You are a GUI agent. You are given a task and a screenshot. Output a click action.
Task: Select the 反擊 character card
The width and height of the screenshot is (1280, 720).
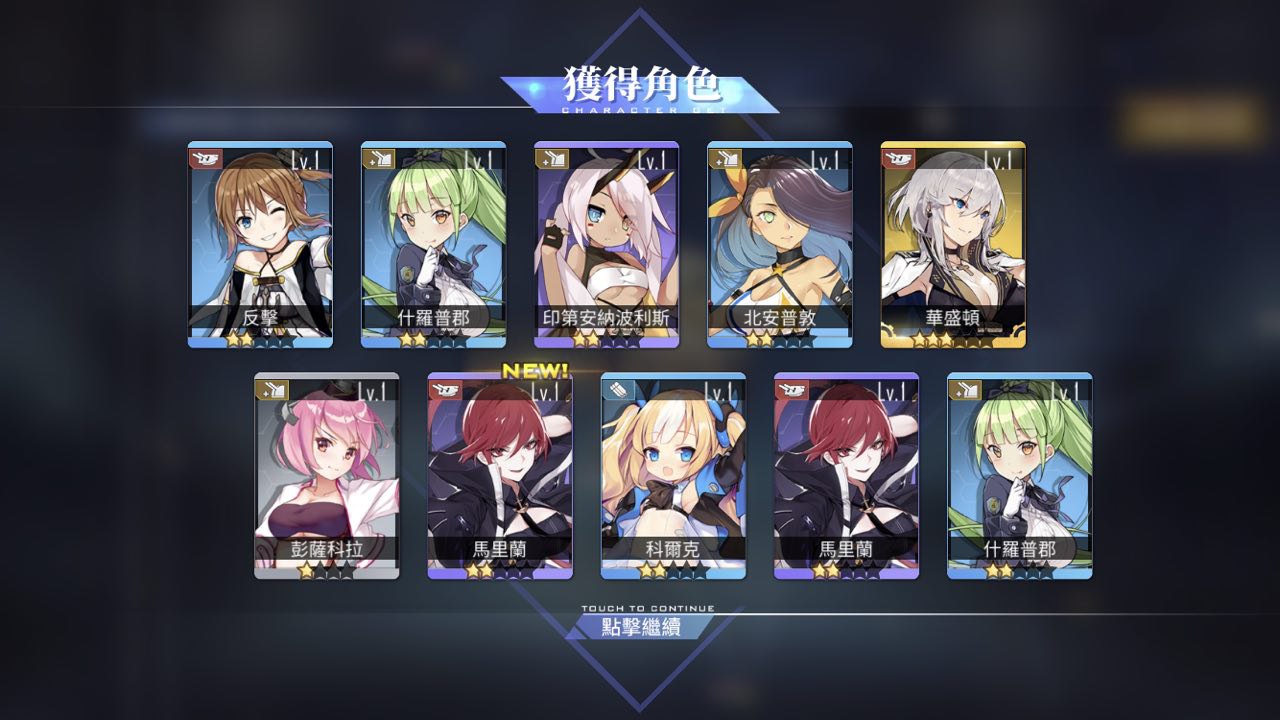260,245
